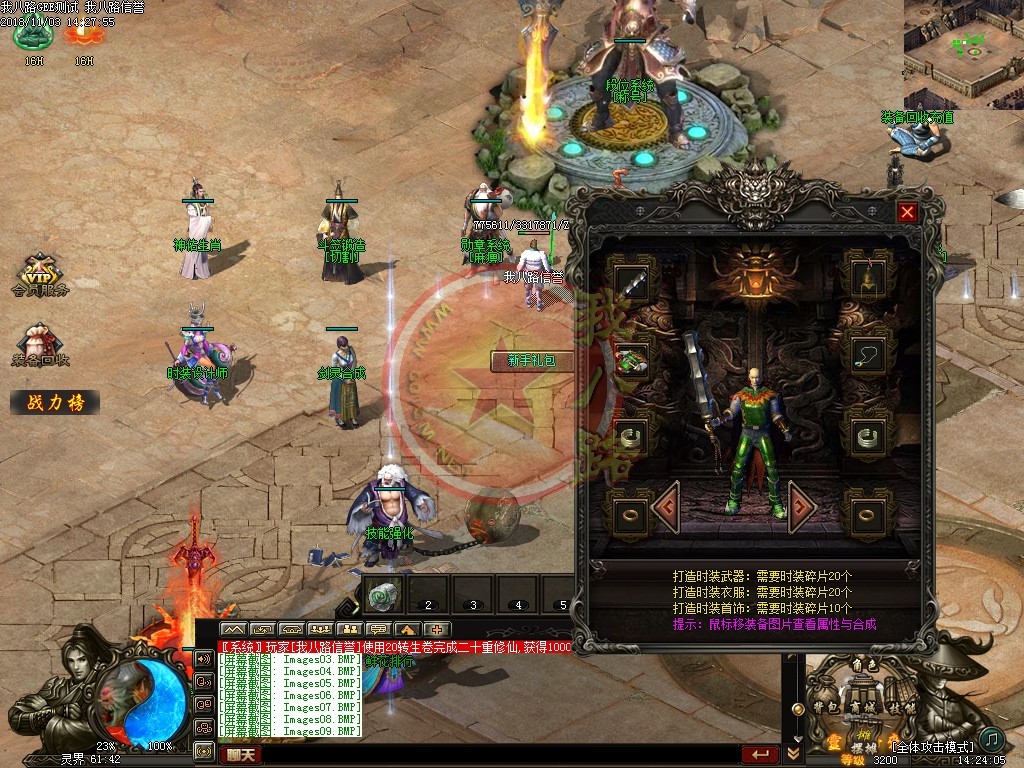Open the 装备回收 equipment recycle icon
This screenshot has width=1024, height=768.
(41, 345)
